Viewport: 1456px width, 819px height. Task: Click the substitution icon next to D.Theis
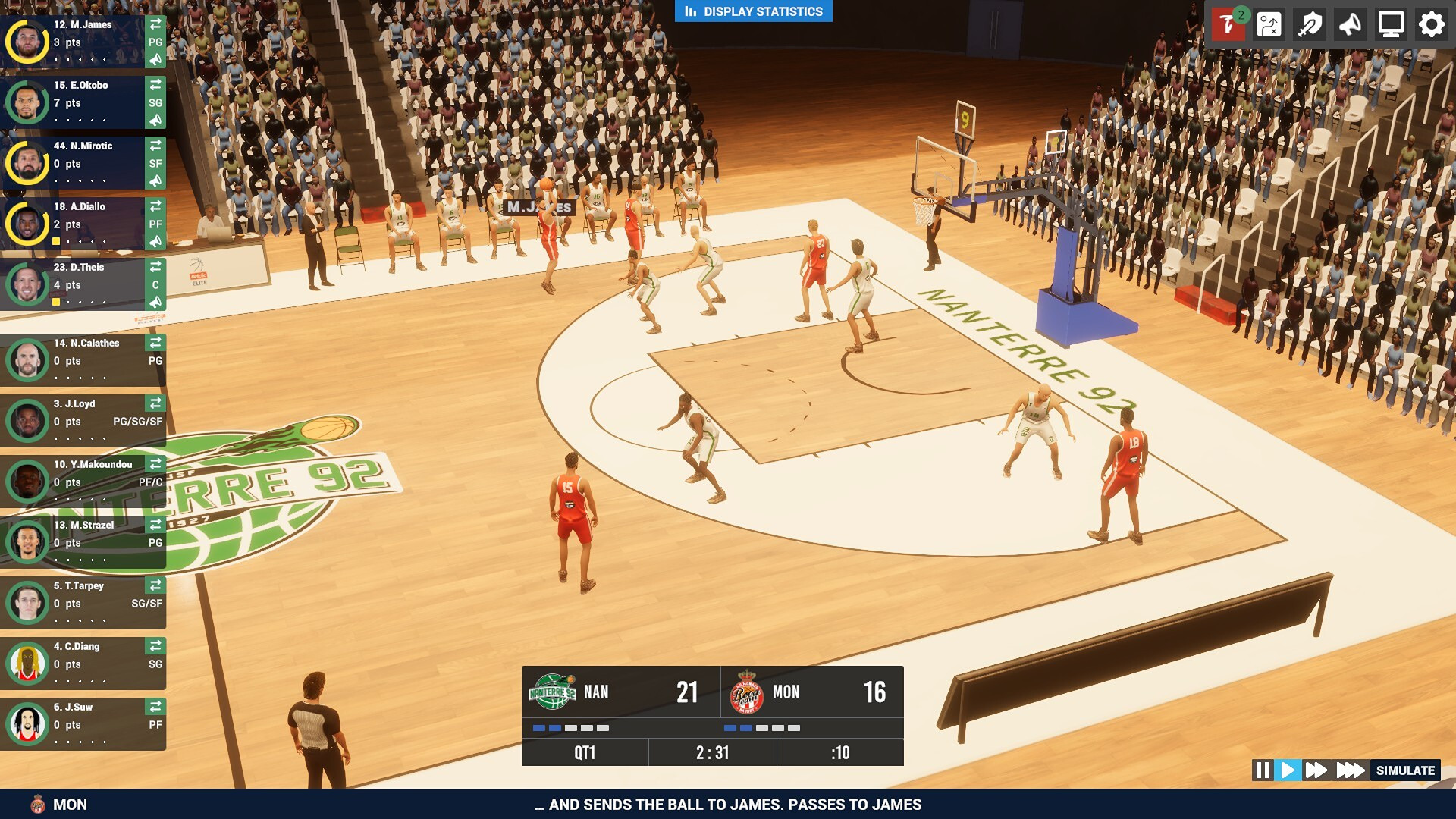click(x=156, y=267)
